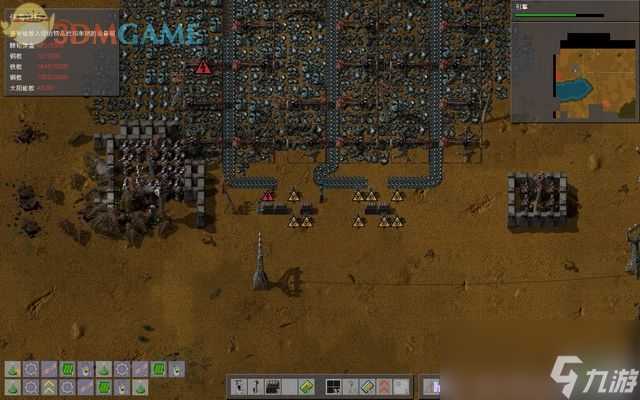Choose the black grid toolbar icon
The height and width of the screenshot is (400, 640).
click(334, 386)
